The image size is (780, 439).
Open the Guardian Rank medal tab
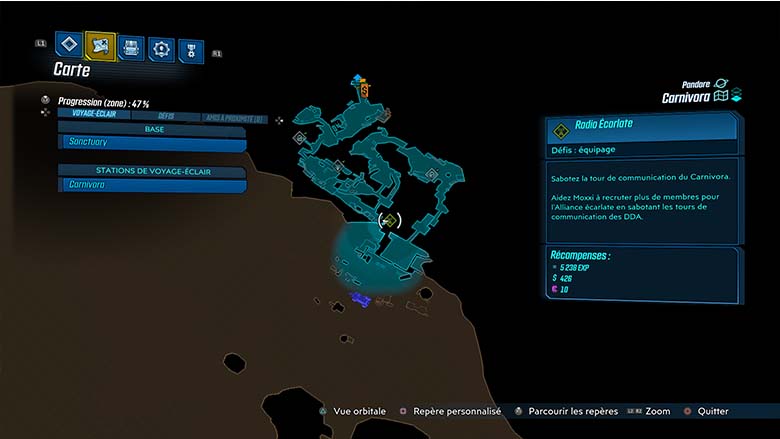click(190, 51)
